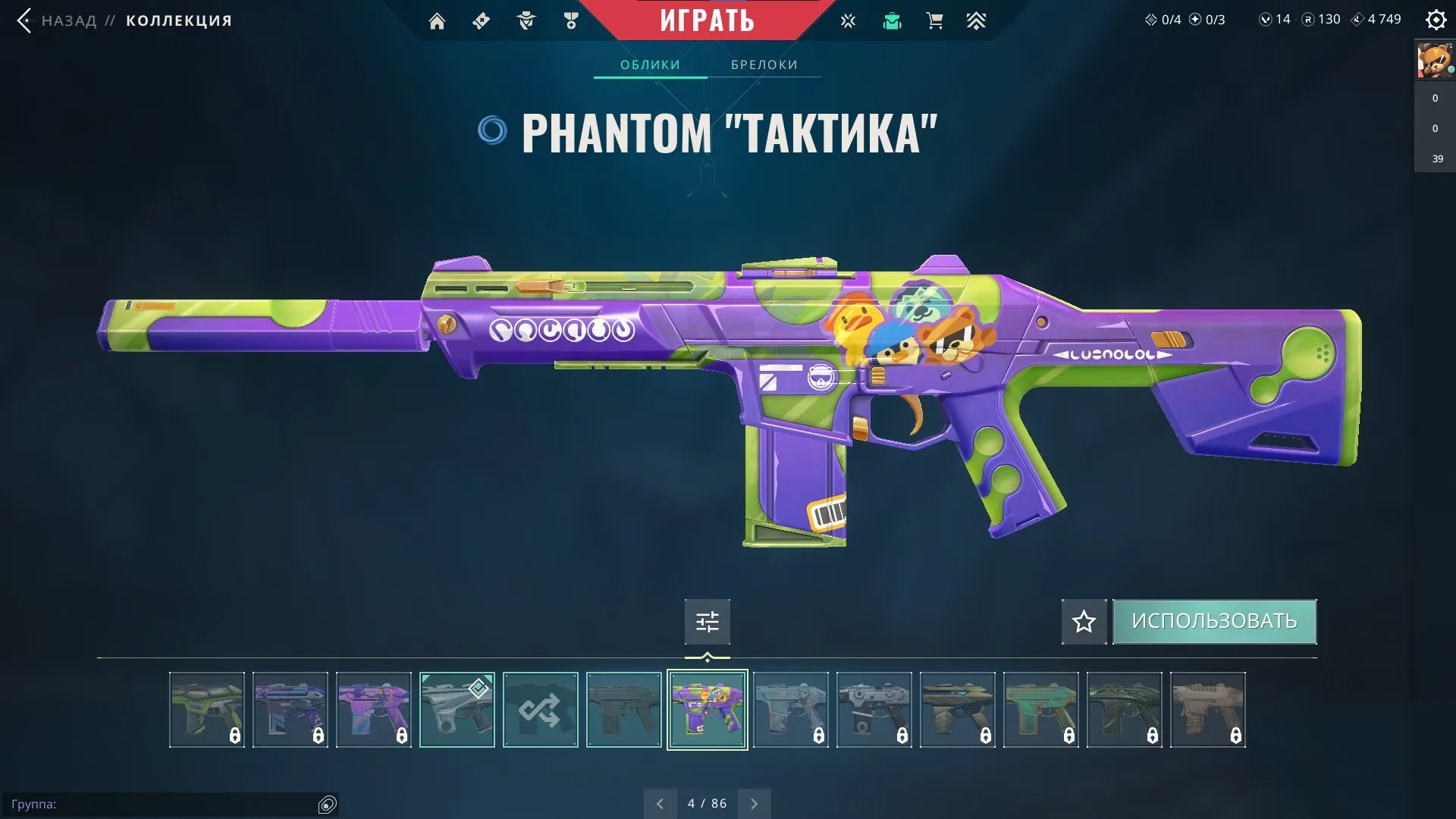Toggle the favorite star for Phantom Тактика
Viewport: 1456px width, 819px height.
point(1083,621)
